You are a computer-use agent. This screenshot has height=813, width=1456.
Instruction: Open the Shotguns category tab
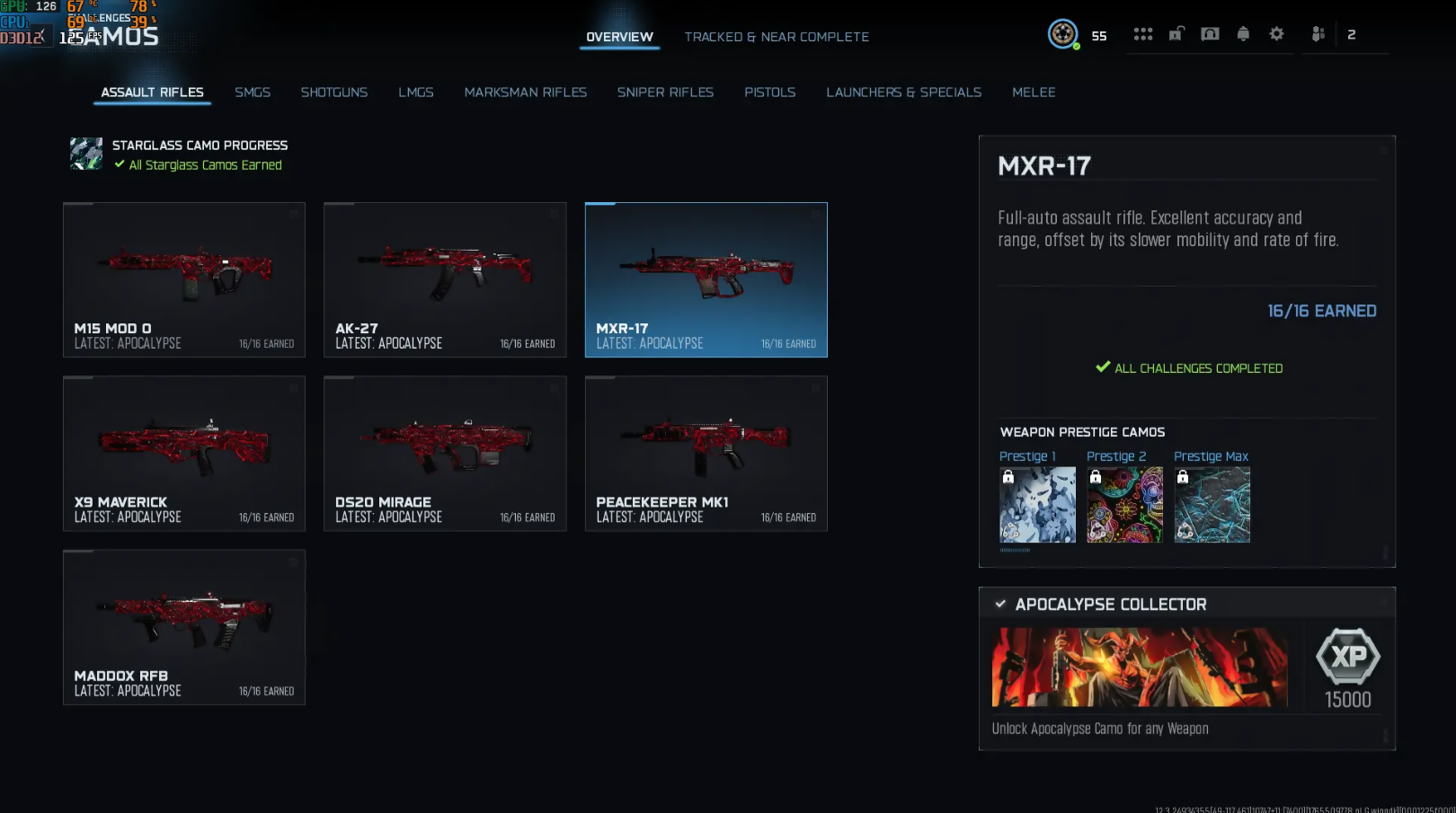334,93
